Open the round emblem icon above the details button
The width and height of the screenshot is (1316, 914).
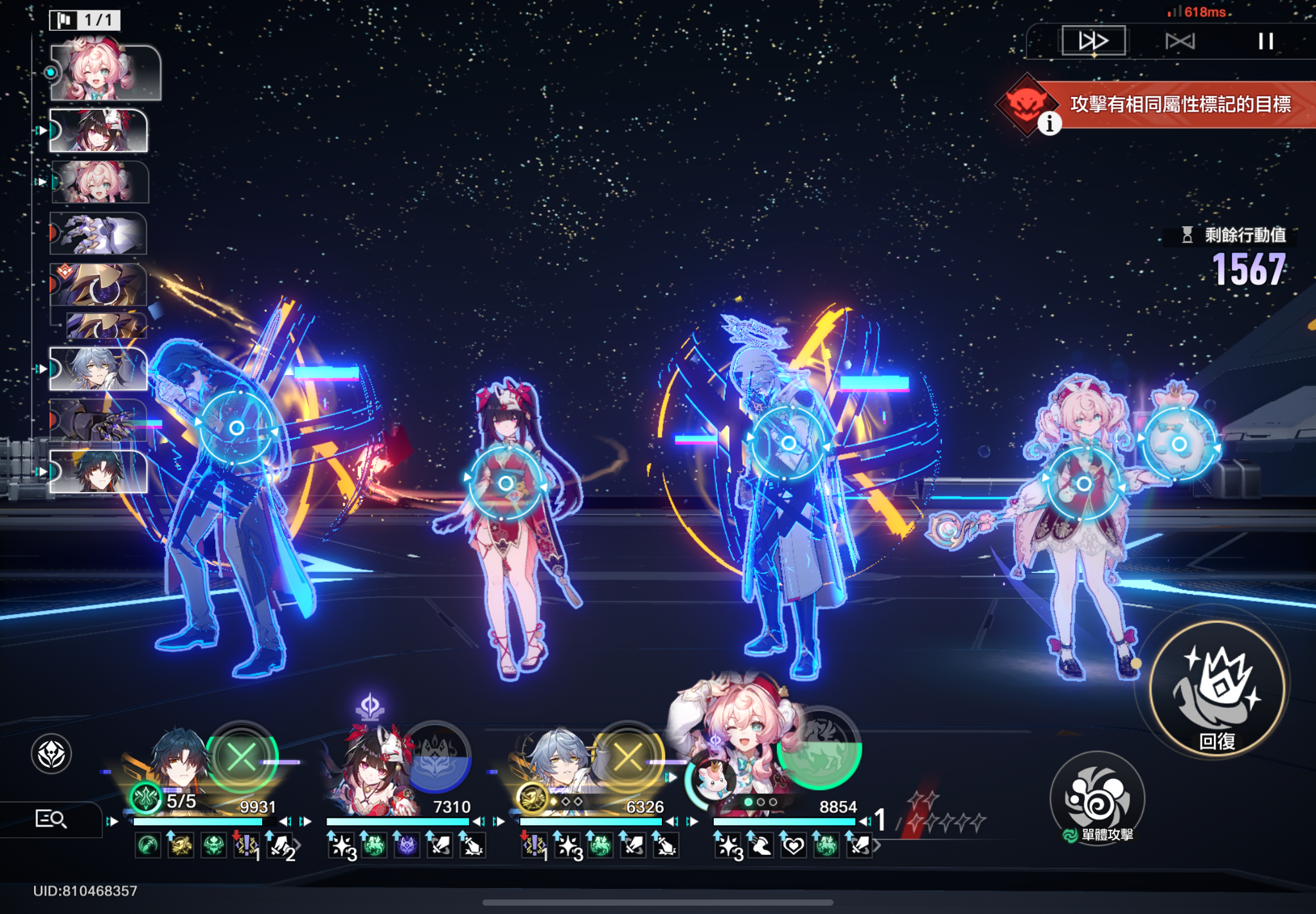click(51, 753)
